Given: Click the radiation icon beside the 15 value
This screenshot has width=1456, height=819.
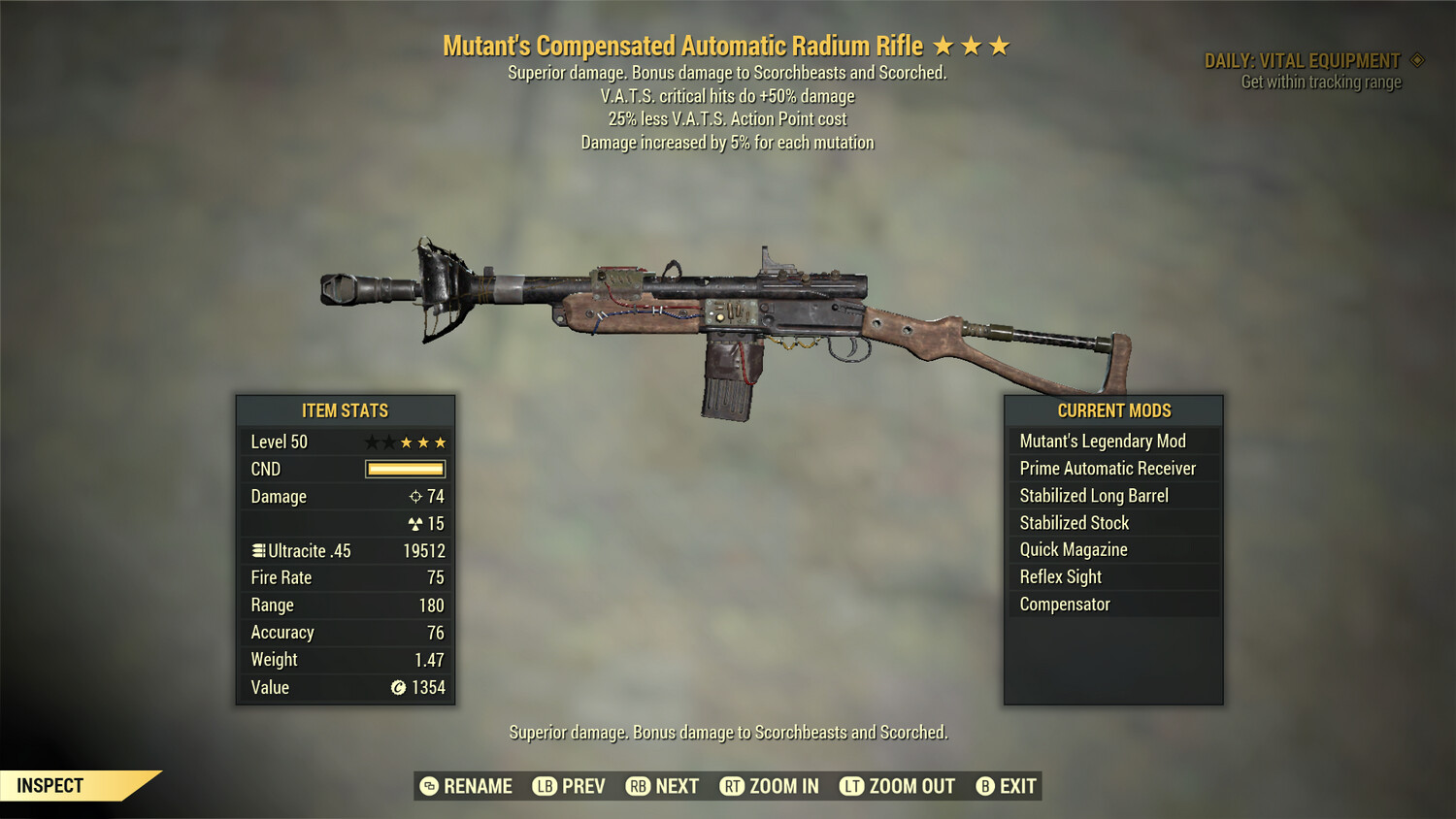Looking at the screenshot, I should pos(414,523).
